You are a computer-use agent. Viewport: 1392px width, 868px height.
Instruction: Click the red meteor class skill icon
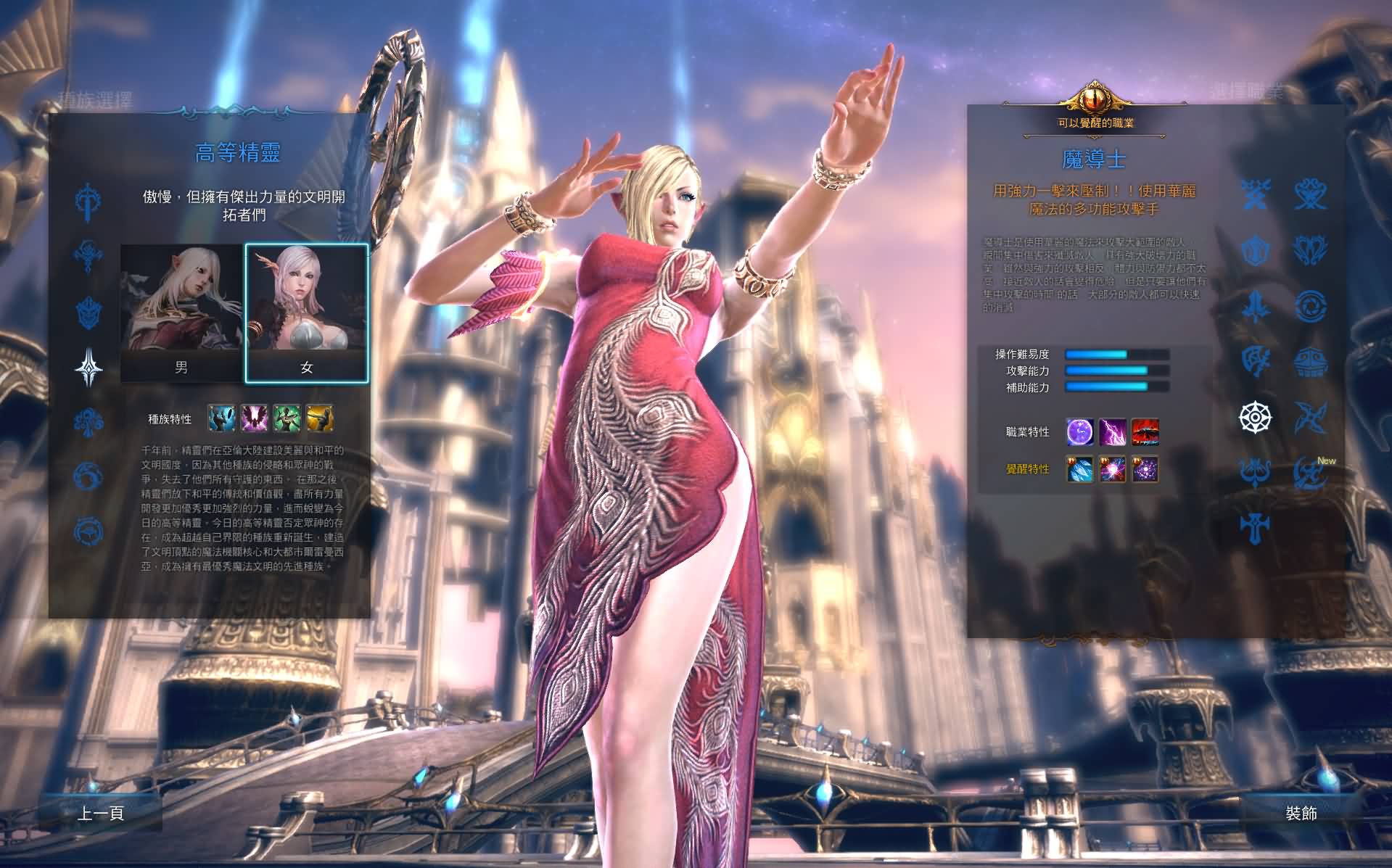coord(1145,431)
